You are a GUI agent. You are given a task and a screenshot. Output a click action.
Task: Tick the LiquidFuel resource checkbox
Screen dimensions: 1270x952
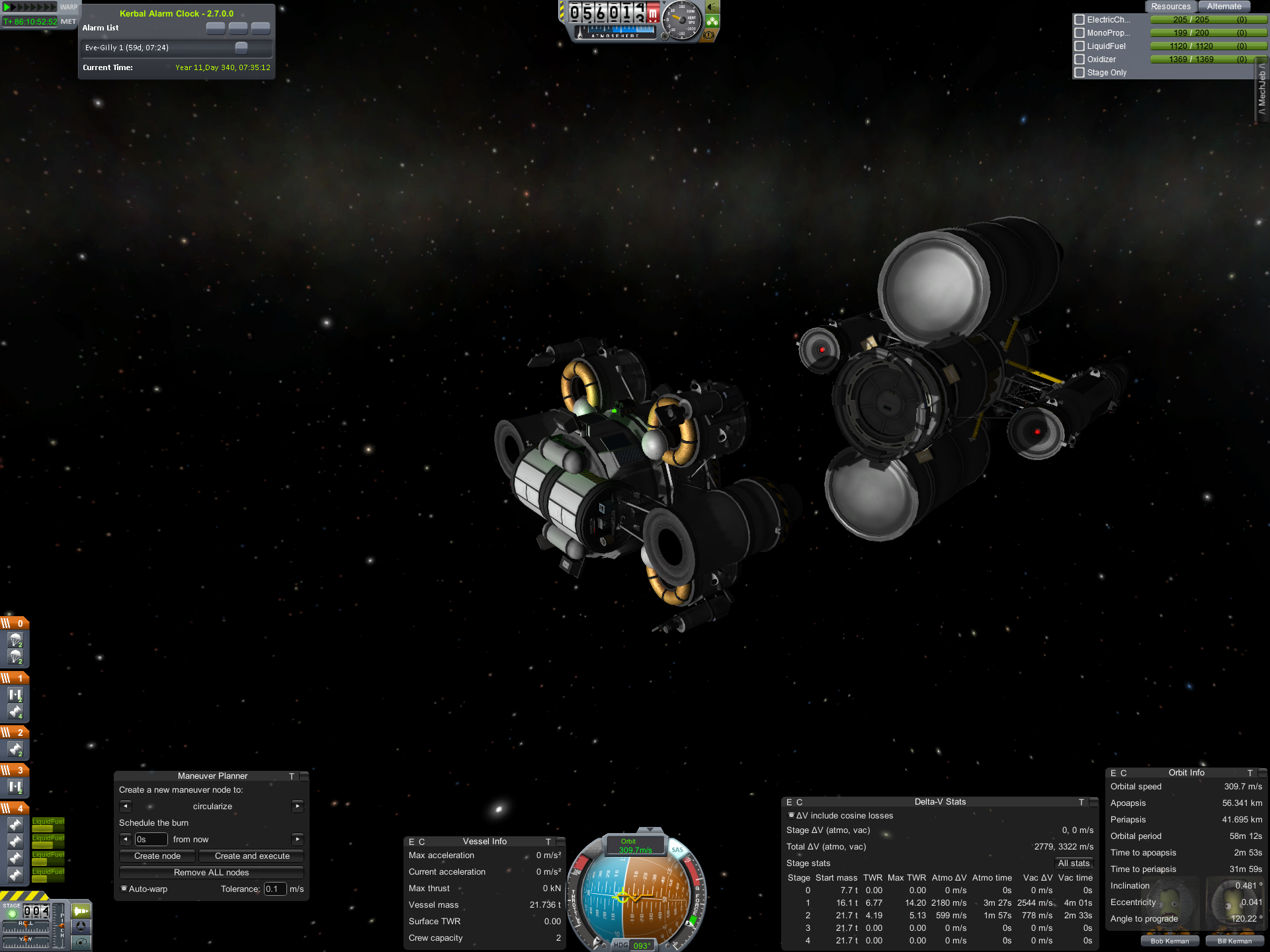1079,46
